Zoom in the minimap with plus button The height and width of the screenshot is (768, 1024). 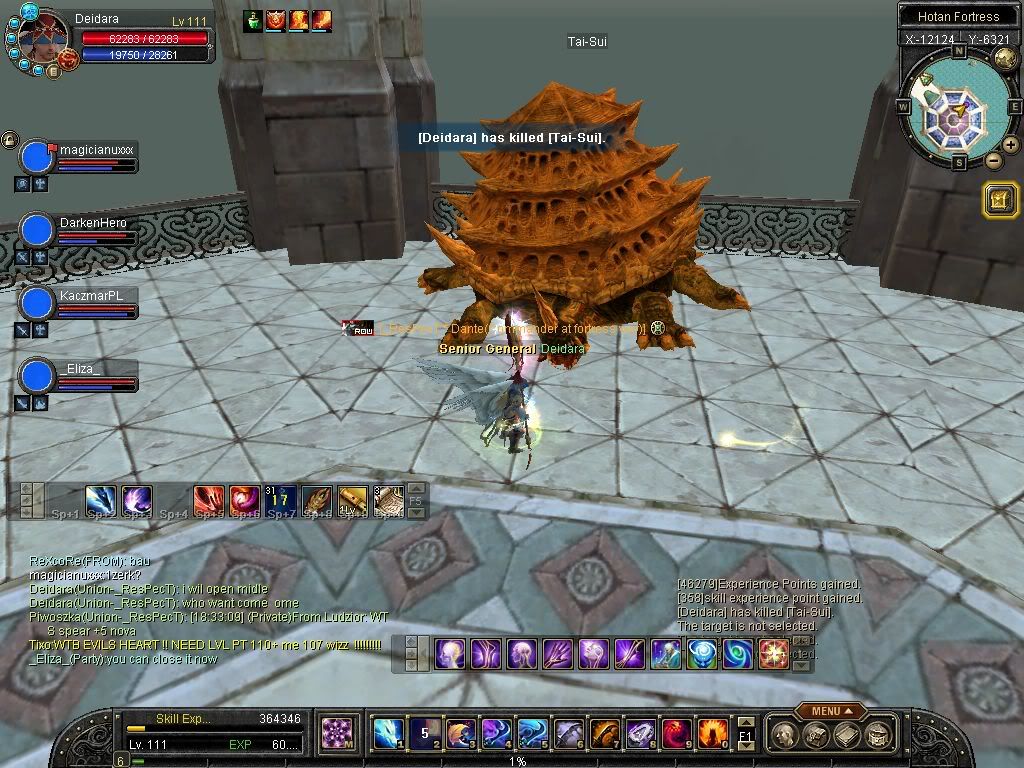(x=1011, y=145)
